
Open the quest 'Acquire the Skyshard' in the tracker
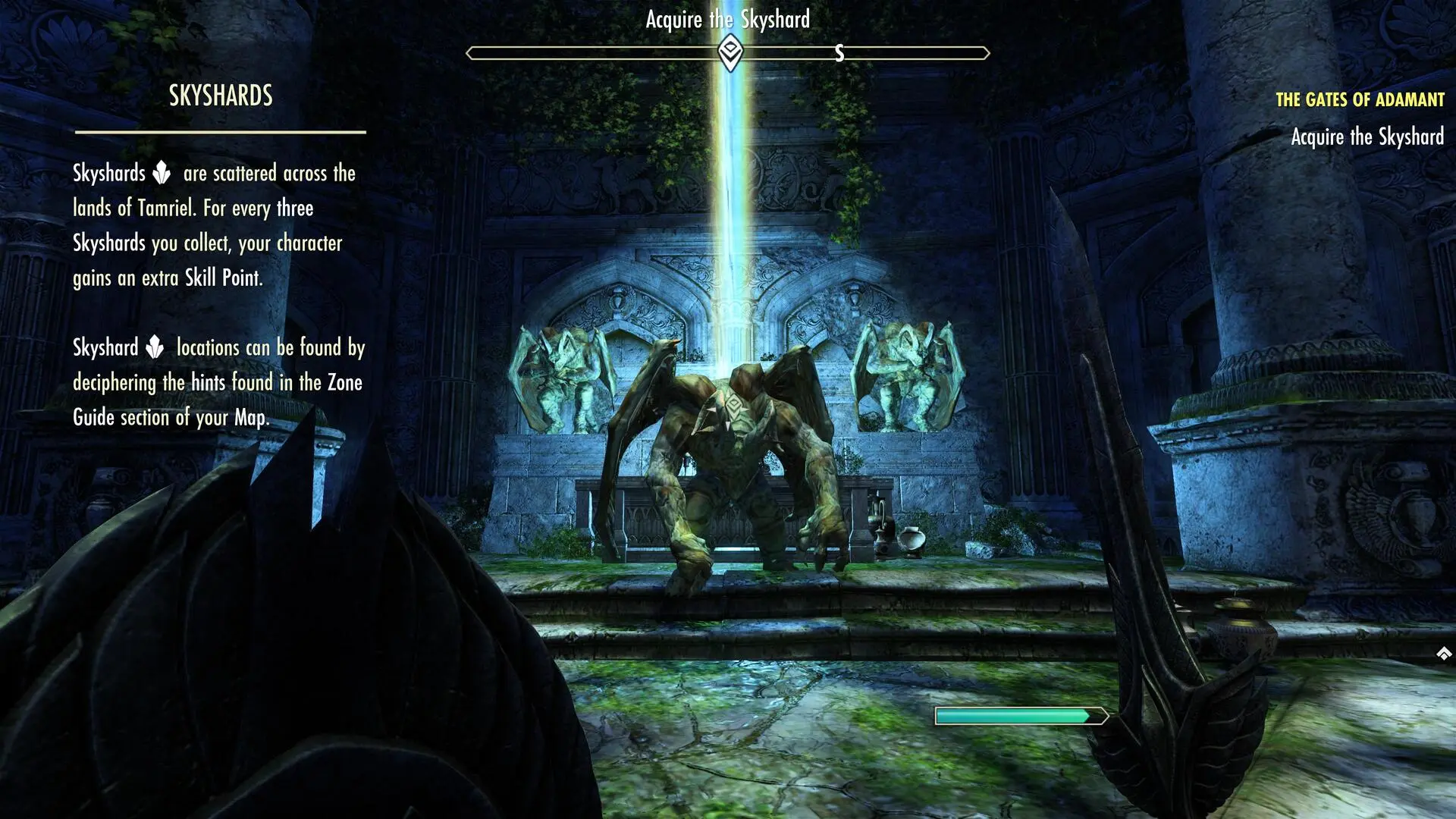(x=1367, y=137)
